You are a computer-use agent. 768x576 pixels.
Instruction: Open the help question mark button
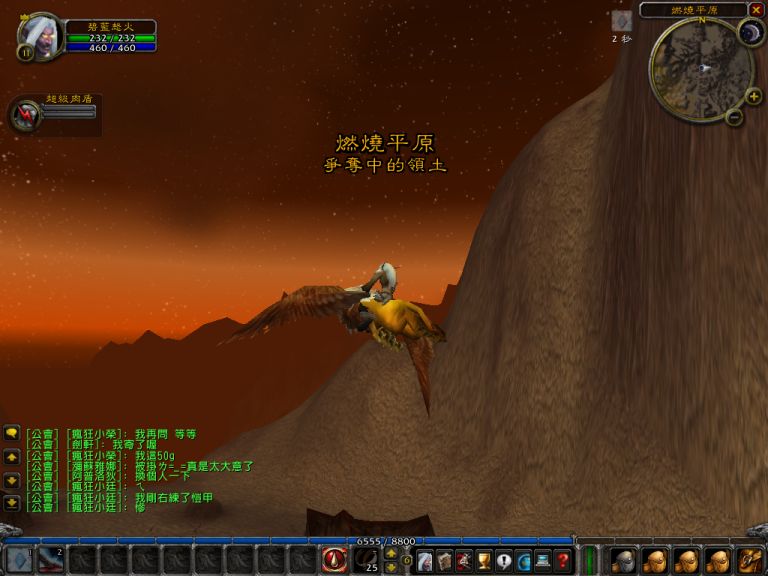(563, 560)
